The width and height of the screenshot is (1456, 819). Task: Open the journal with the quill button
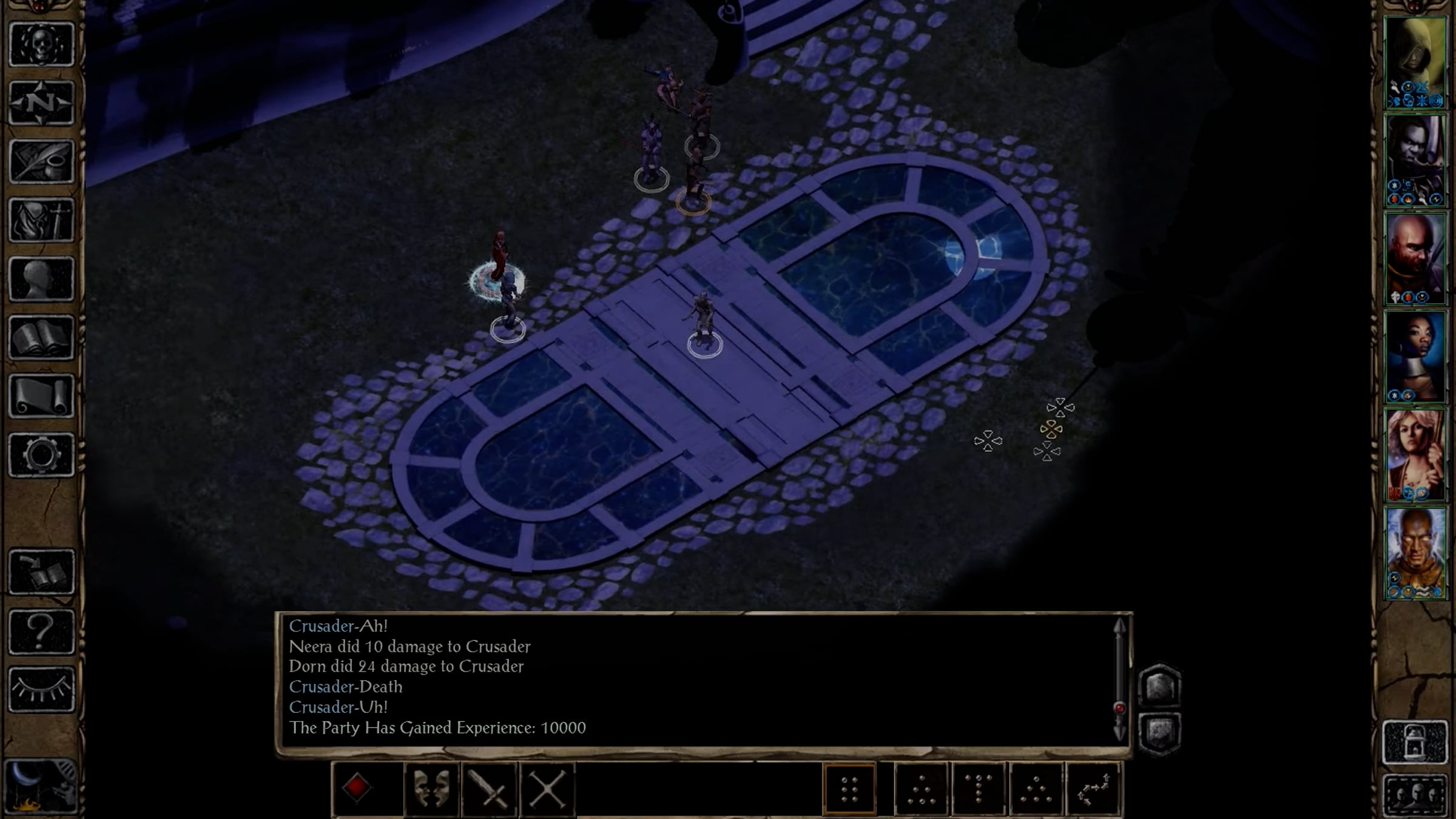coord(41,161)
